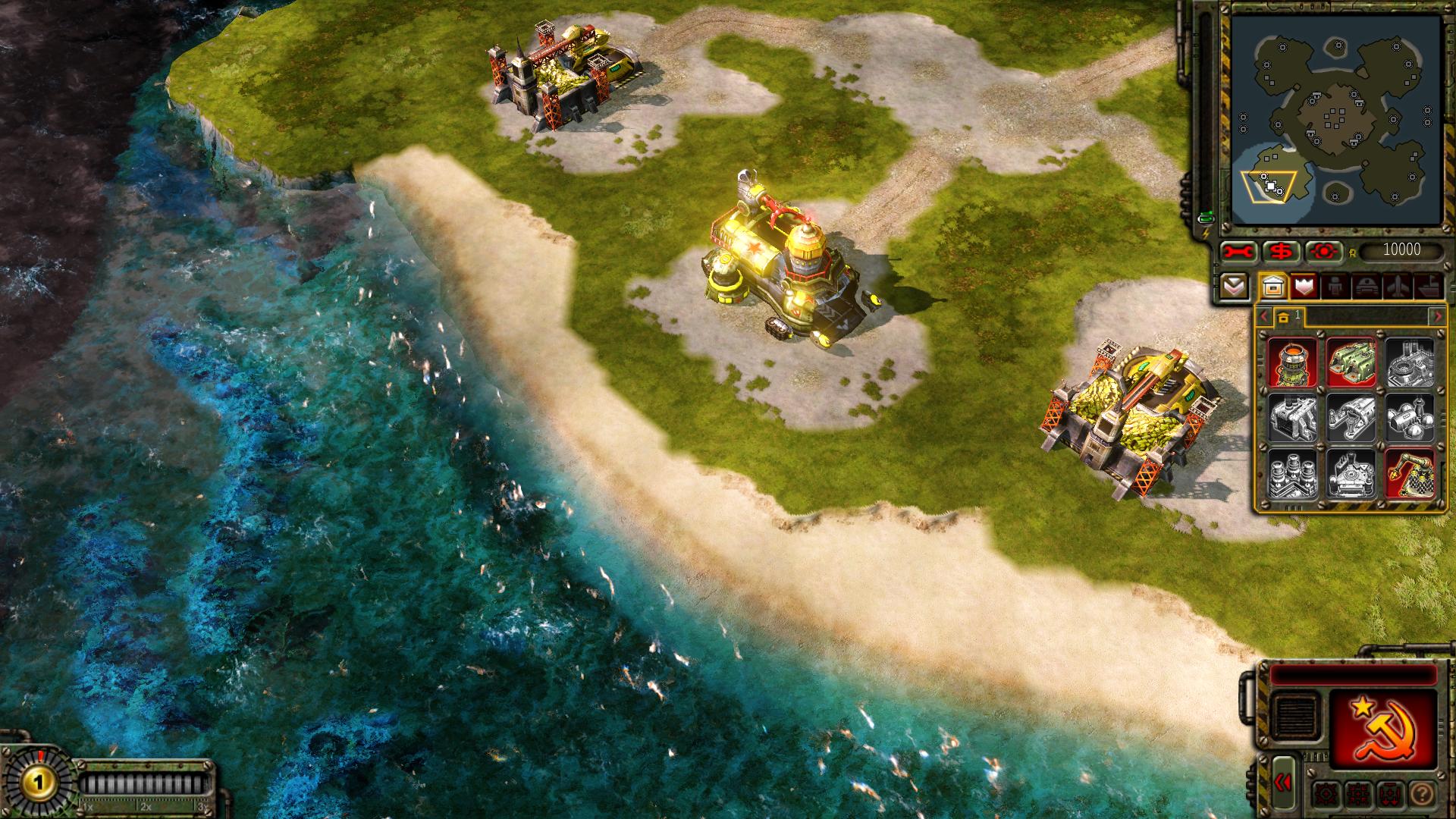Click the right arrow of build queue

[1437, 316]
